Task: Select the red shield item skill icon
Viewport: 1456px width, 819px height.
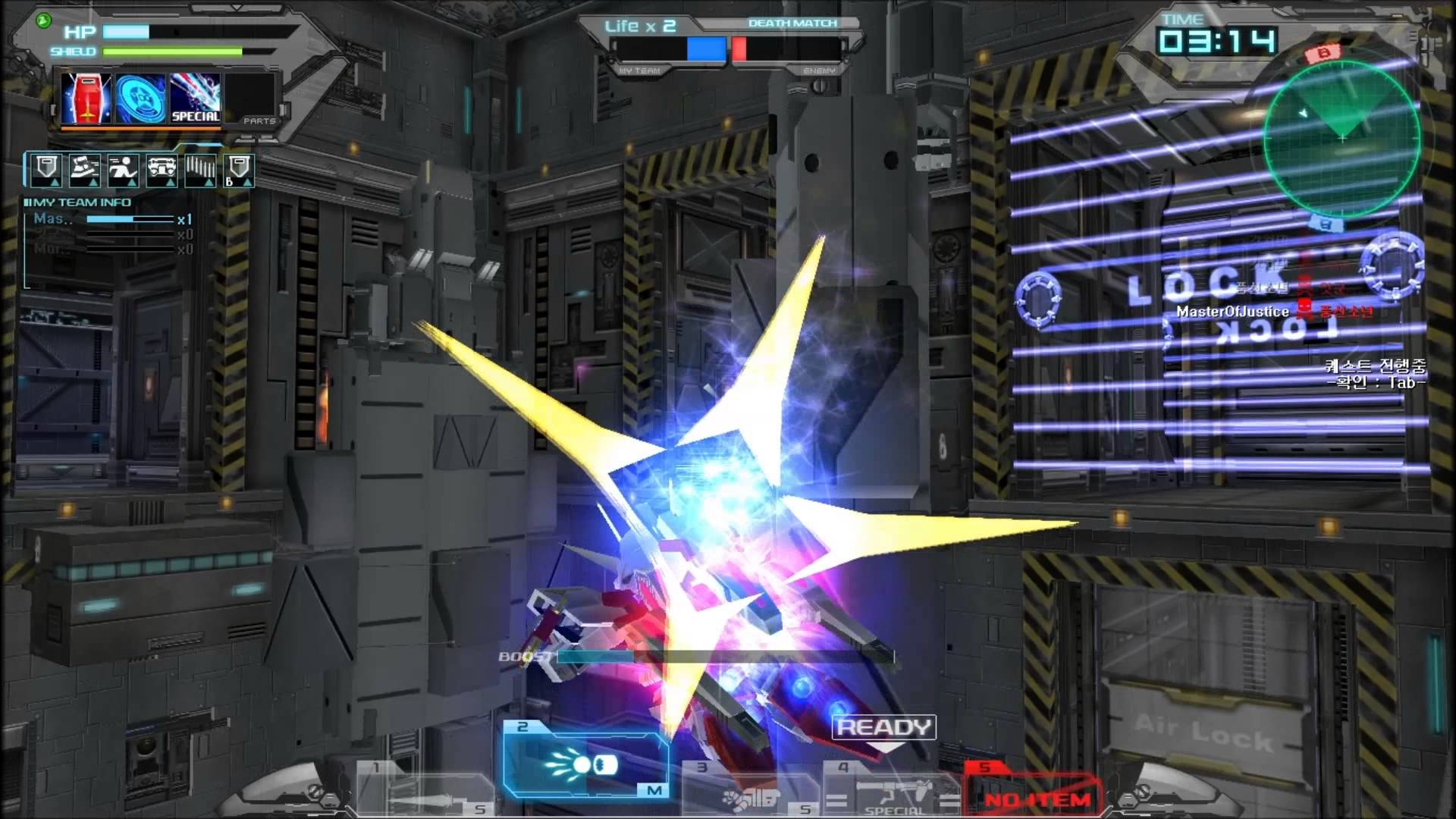Action: click(86, 99)
